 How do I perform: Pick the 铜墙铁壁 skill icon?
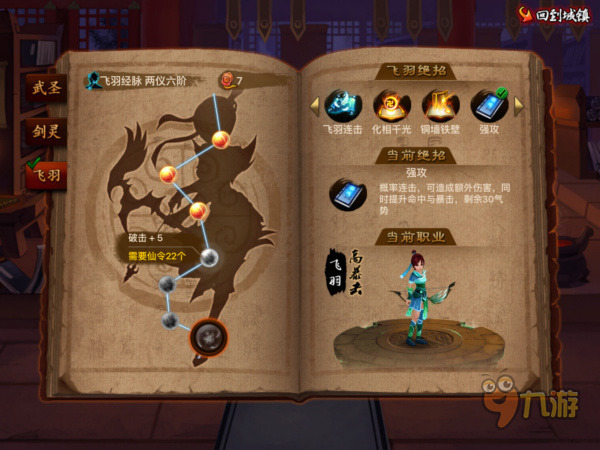pyautogui.click(x=439, y=105)
